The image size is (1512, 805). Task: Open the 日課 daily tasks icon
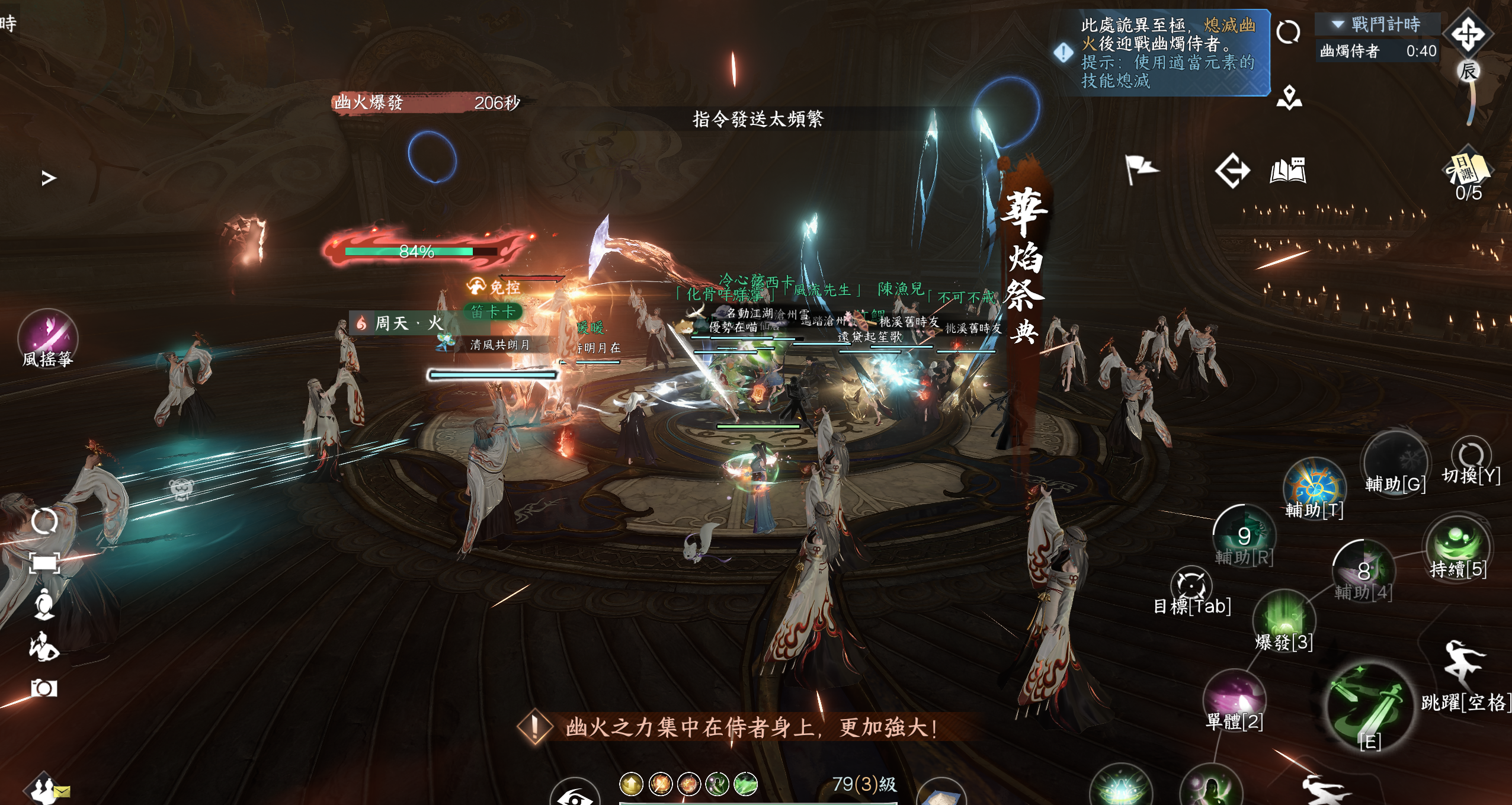[1468, 170]
